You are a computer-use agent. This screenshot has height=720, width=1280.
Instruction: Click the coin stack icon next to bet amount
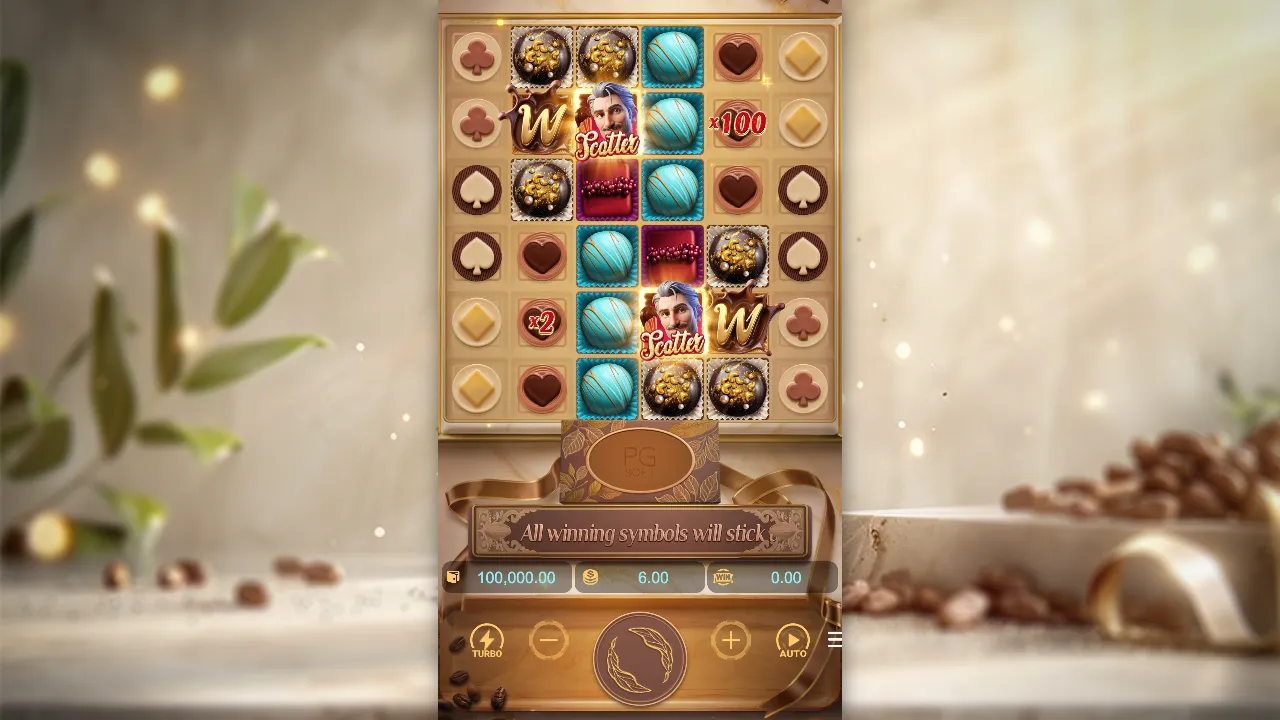(x=590, y=577)
